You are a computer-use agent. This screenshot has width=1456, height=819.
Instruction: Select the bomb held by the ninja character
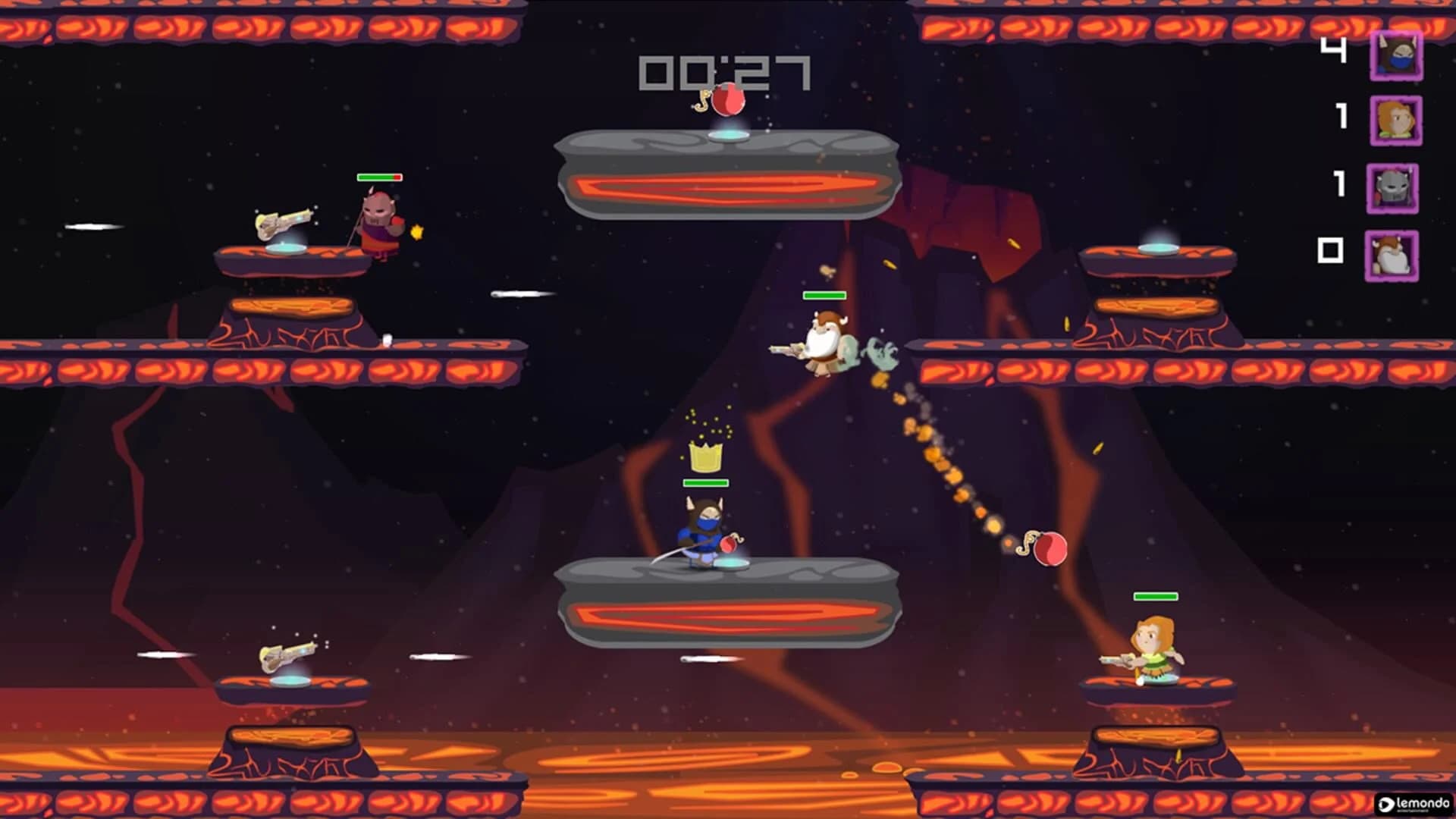point(730,543)
